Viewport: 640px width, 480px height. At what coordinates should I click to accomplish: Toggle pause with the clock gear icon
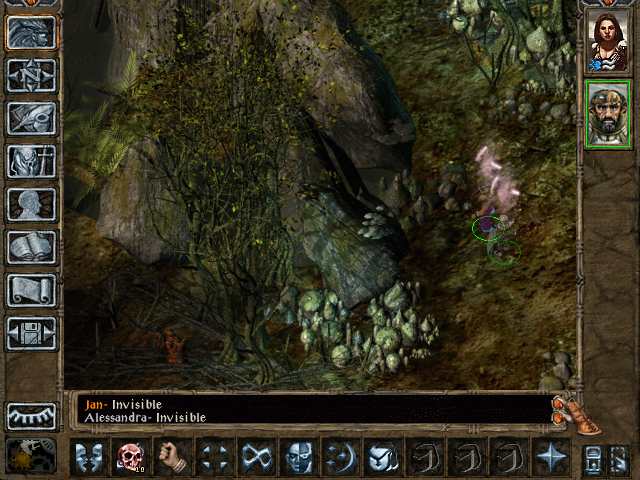[32, 456]
